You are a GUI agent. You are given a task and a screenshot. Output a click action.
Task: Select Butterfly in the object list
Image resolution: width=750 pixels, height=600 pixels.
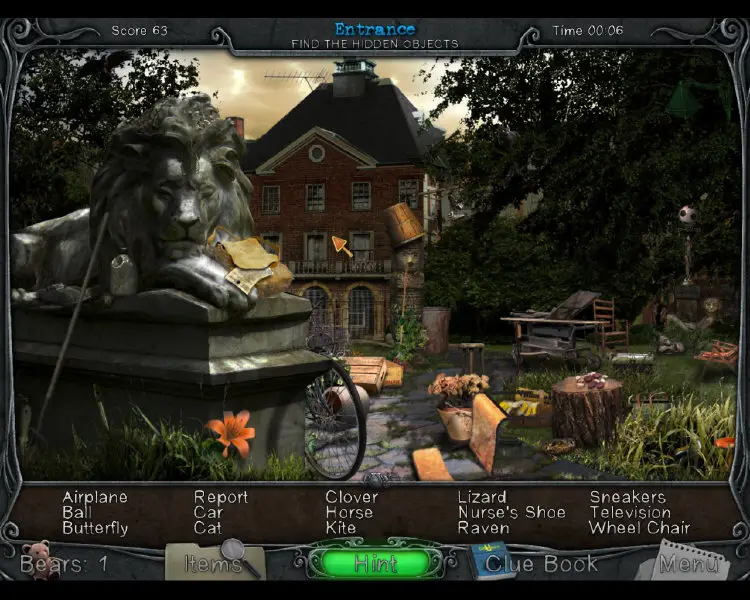point(95,528)
